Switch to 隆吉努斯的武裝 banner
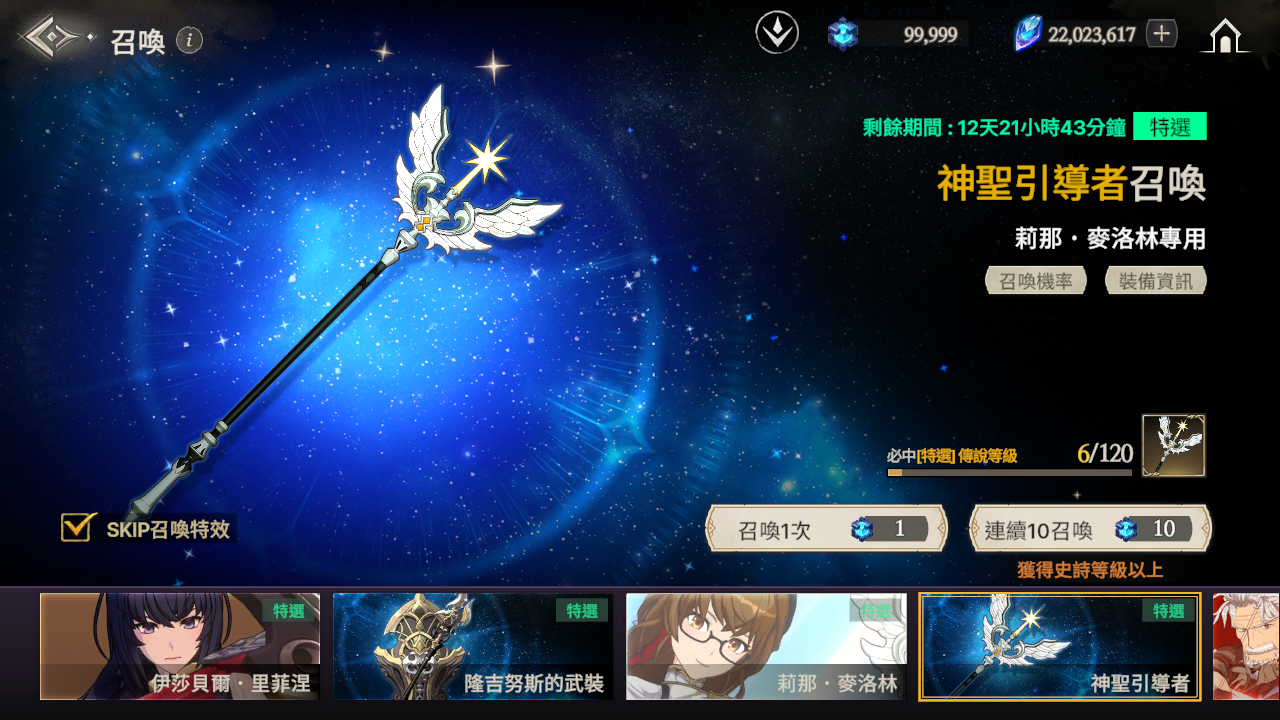 [x=473, y=646]
